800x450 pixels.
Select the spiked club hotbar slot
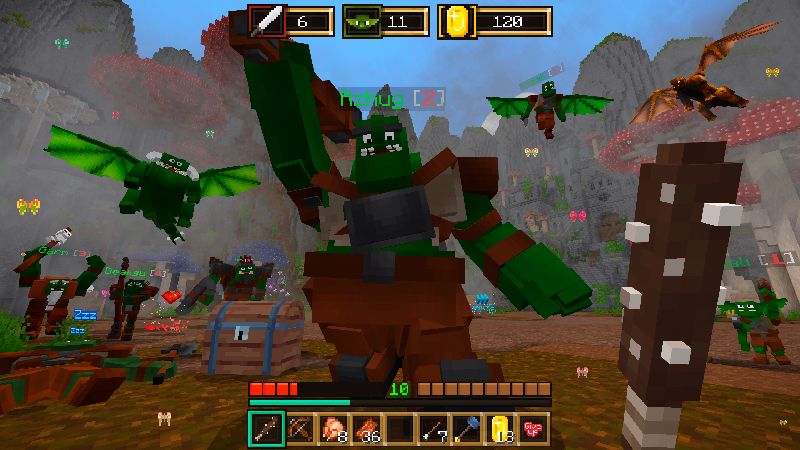tap(265, 427)
